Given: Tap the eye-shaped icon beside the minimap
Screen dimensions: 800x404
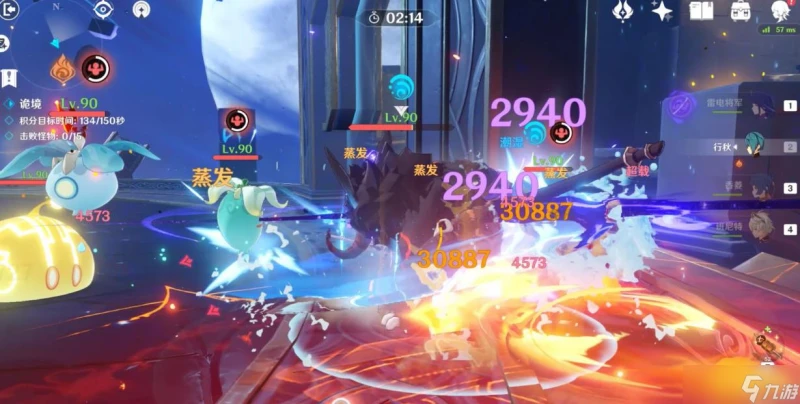Looking at the screenshot, I should tap(101, 10).
